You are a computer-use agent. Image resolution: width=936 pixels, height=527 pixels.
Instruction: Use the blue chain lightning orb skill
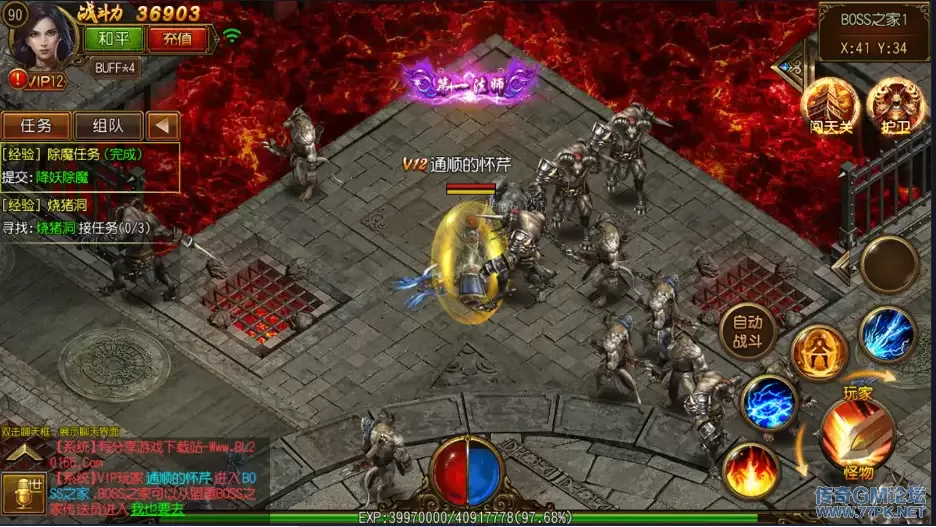(769, 403)
